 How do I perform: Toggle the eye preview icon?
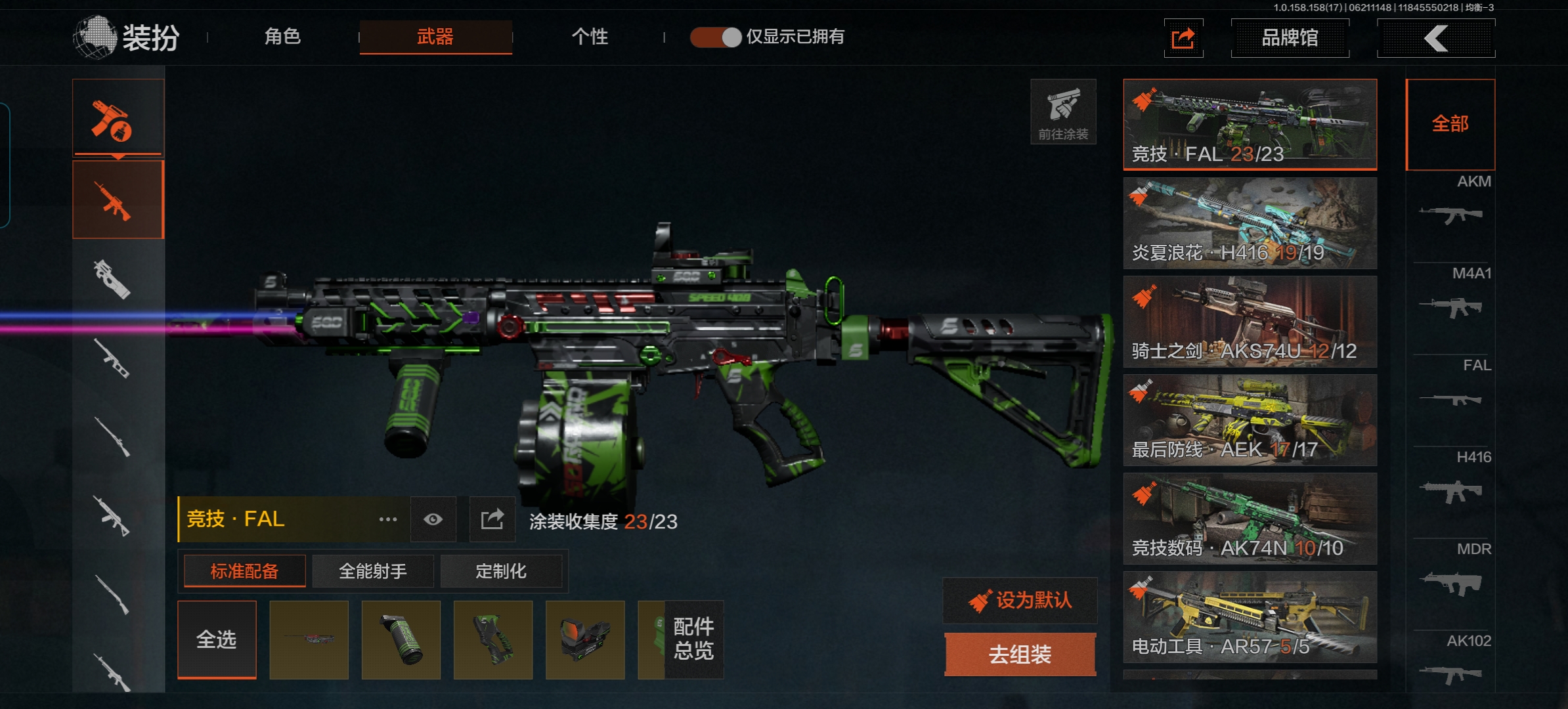[433, 520]
